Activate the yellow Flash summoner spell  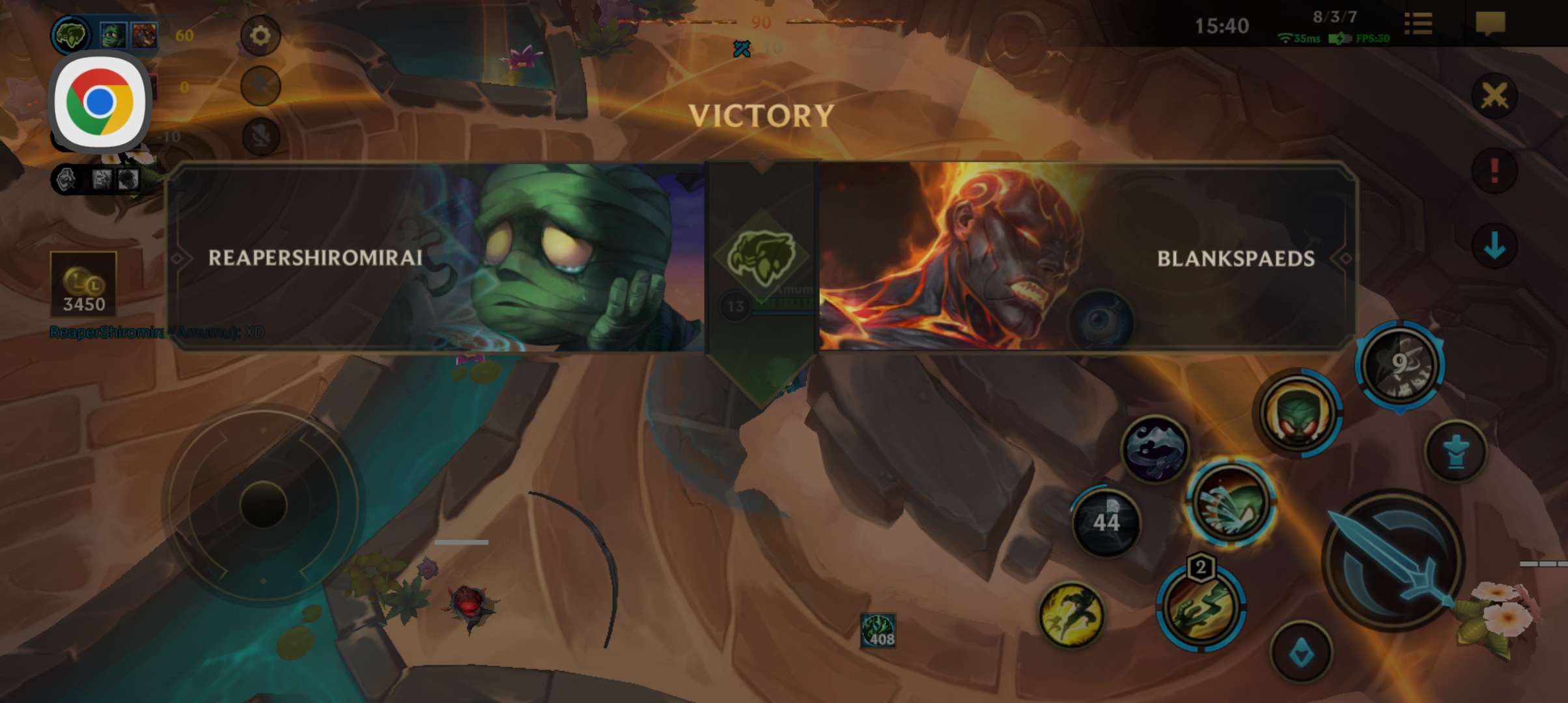1071,615
